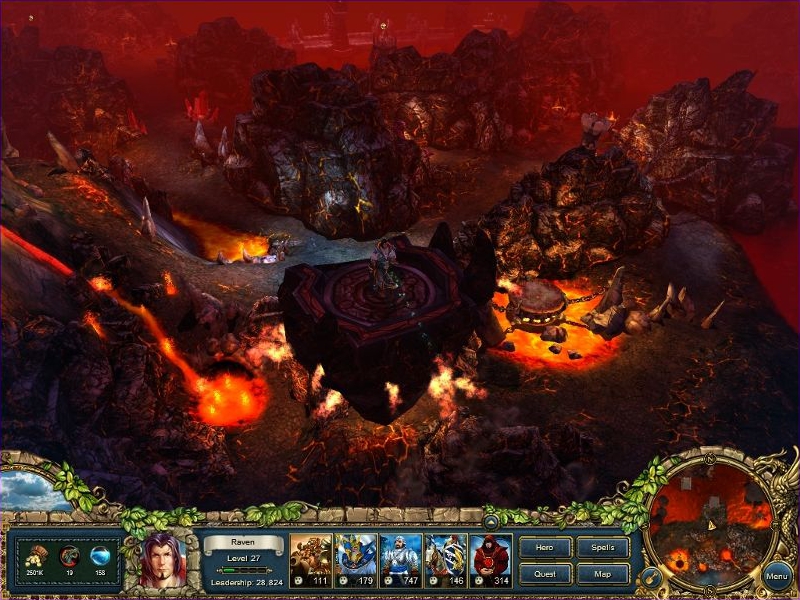
Task: Open the Map view
Action: pos(603,574)
